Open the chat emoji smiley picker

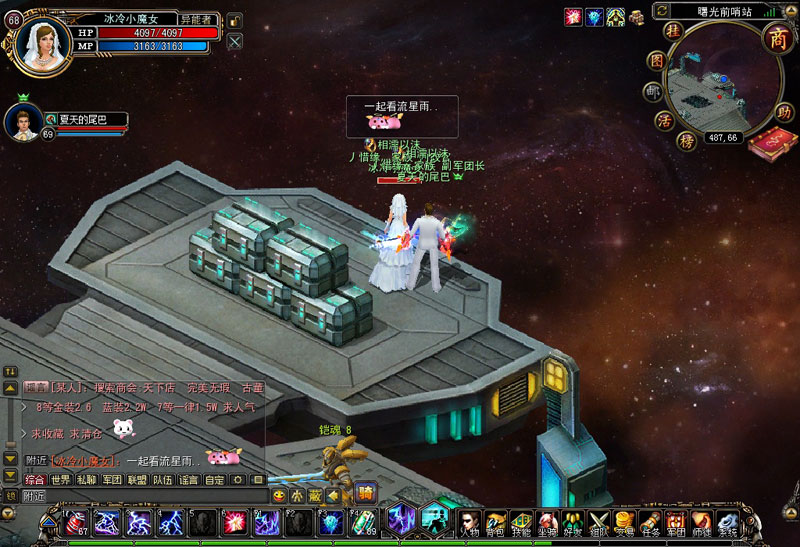[279, 495]
